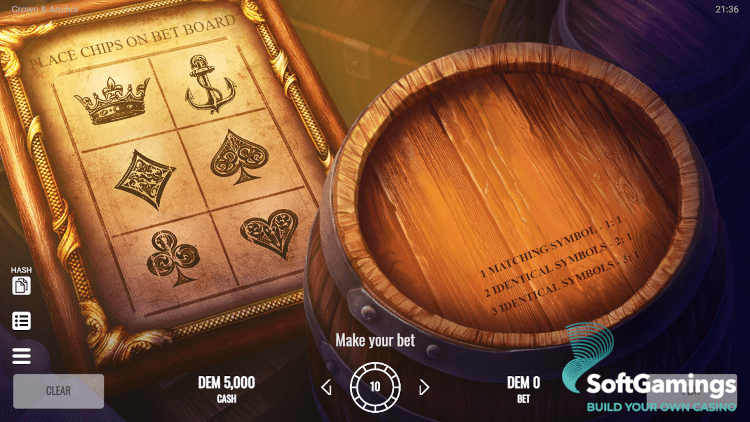Bet on the anchor symbol

(209, 84)
